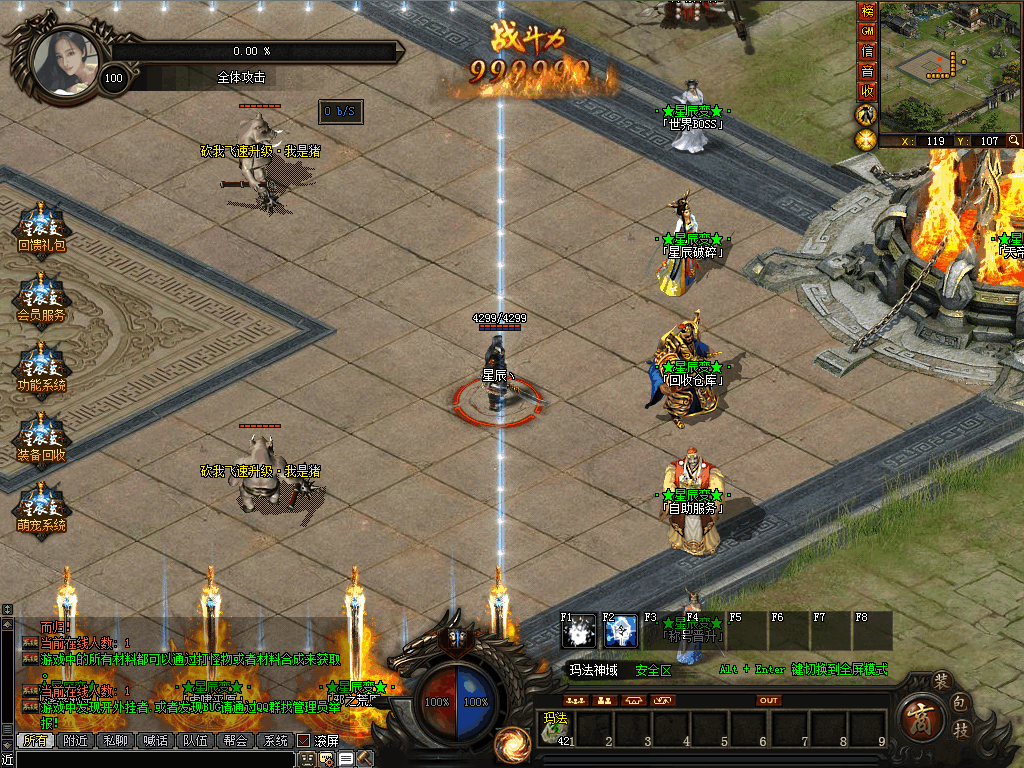Activate the F1 white burst skill
The height and width of the screenshot is (768, 1024).
[578, 632]
